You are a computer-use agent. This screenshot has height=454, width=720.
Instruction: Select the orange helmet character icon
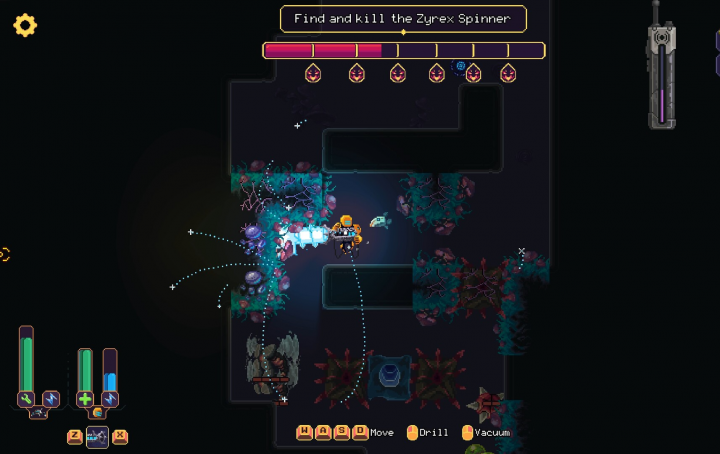point(97,413)
